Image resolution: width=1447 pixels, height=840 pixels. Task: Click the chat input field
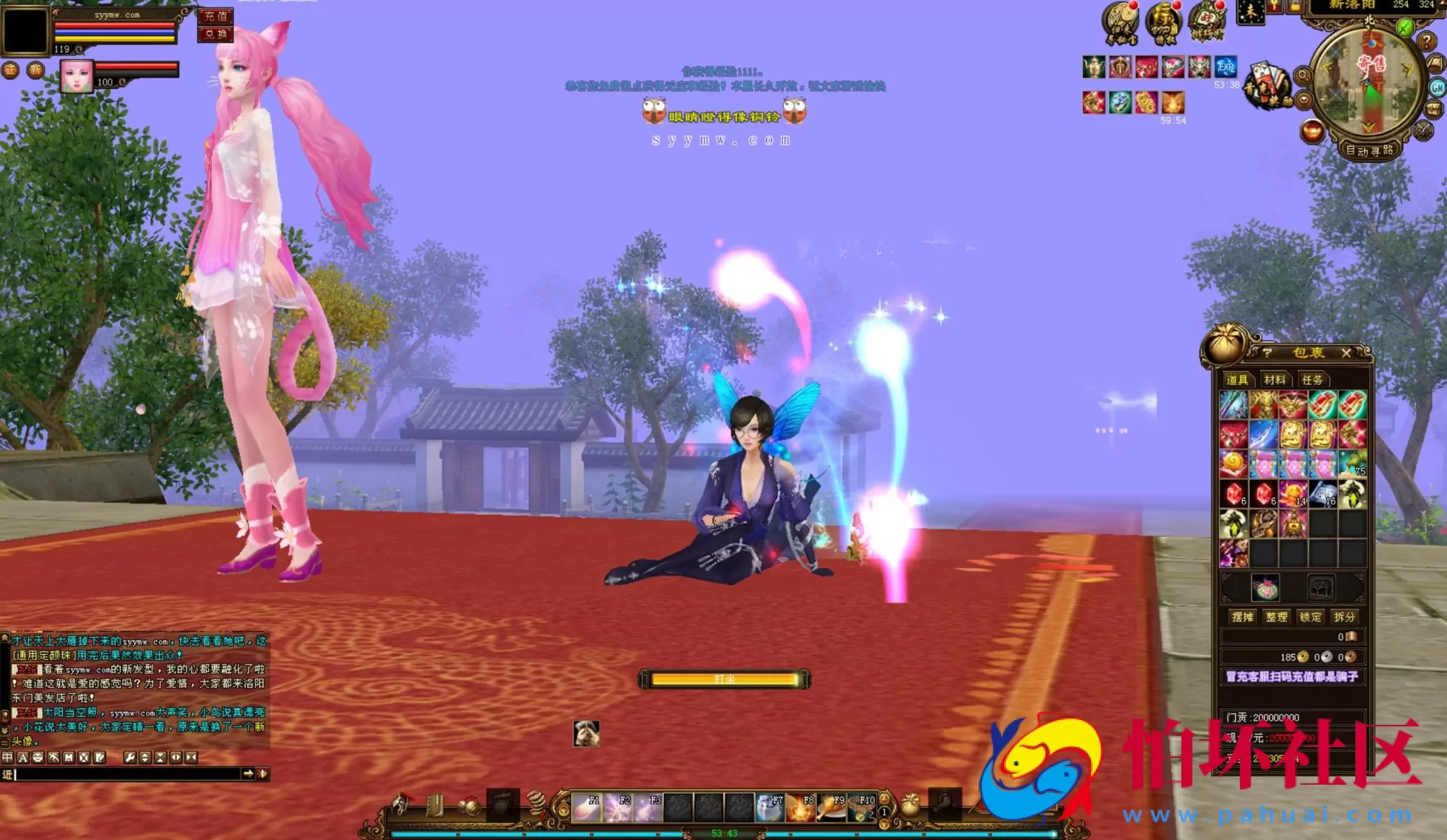(127, 774)
